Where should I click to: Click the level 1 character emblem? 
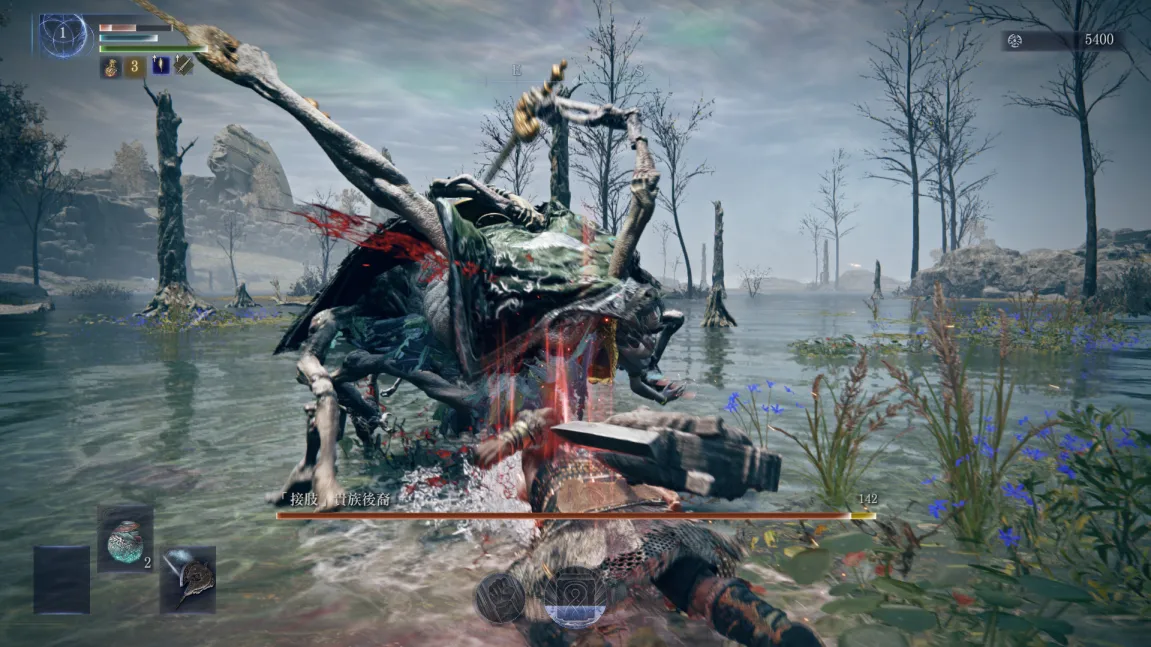click(x=62, y=35)
